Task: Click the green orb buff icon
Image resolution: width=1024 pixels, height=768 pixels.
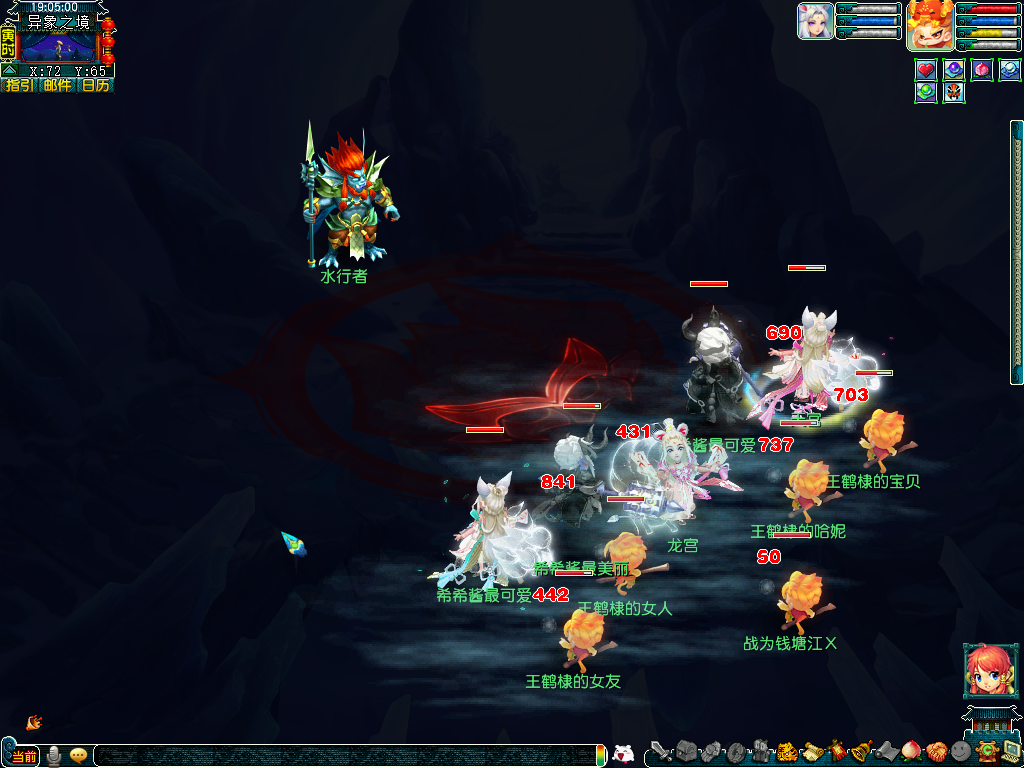Action: pos(926,93)
